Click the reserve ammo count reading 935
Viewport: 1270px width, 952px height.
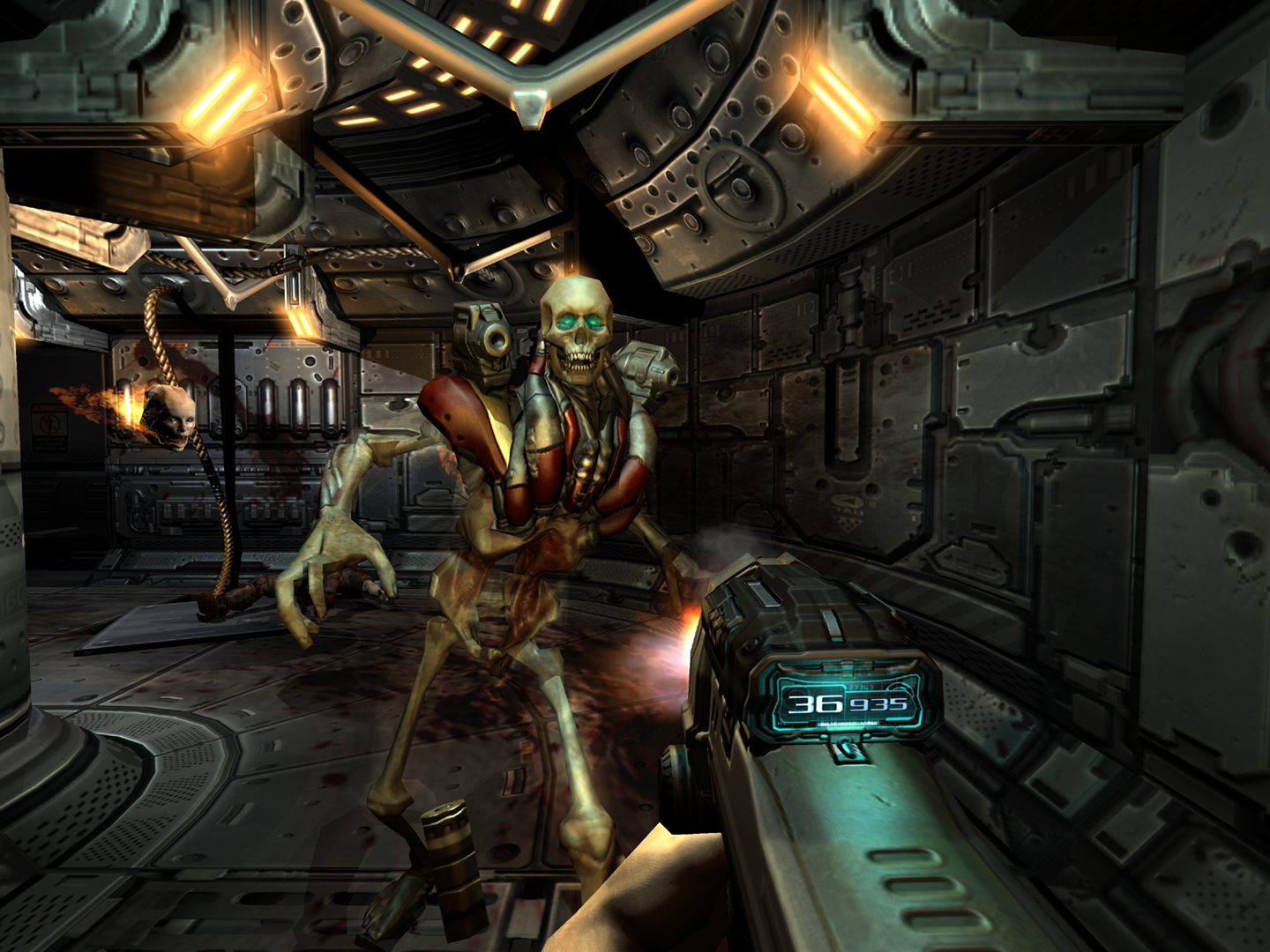click(x=878, y=703)
